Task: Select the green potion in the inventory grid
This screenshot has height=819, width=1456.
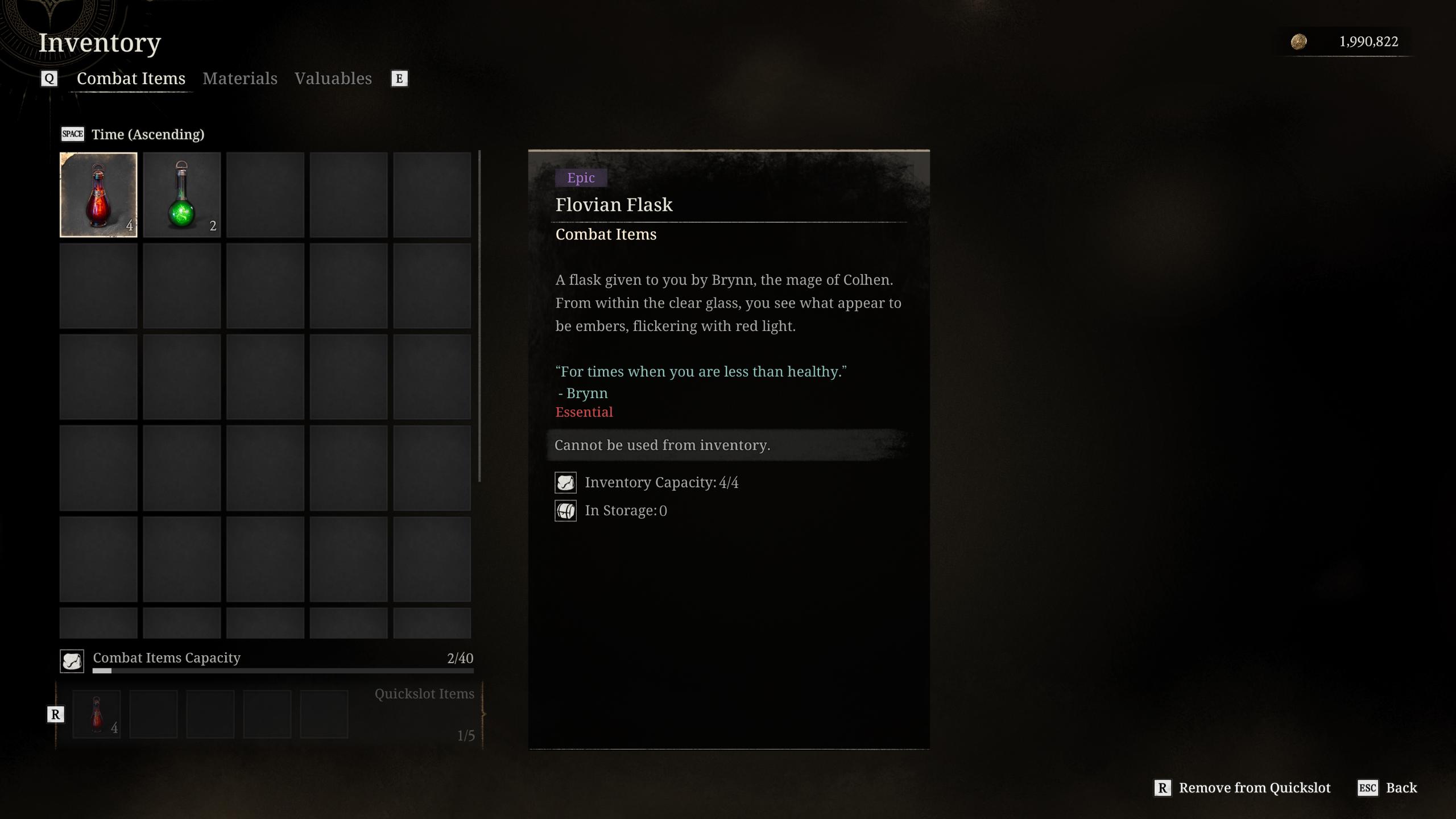Action: pos(181,195)
